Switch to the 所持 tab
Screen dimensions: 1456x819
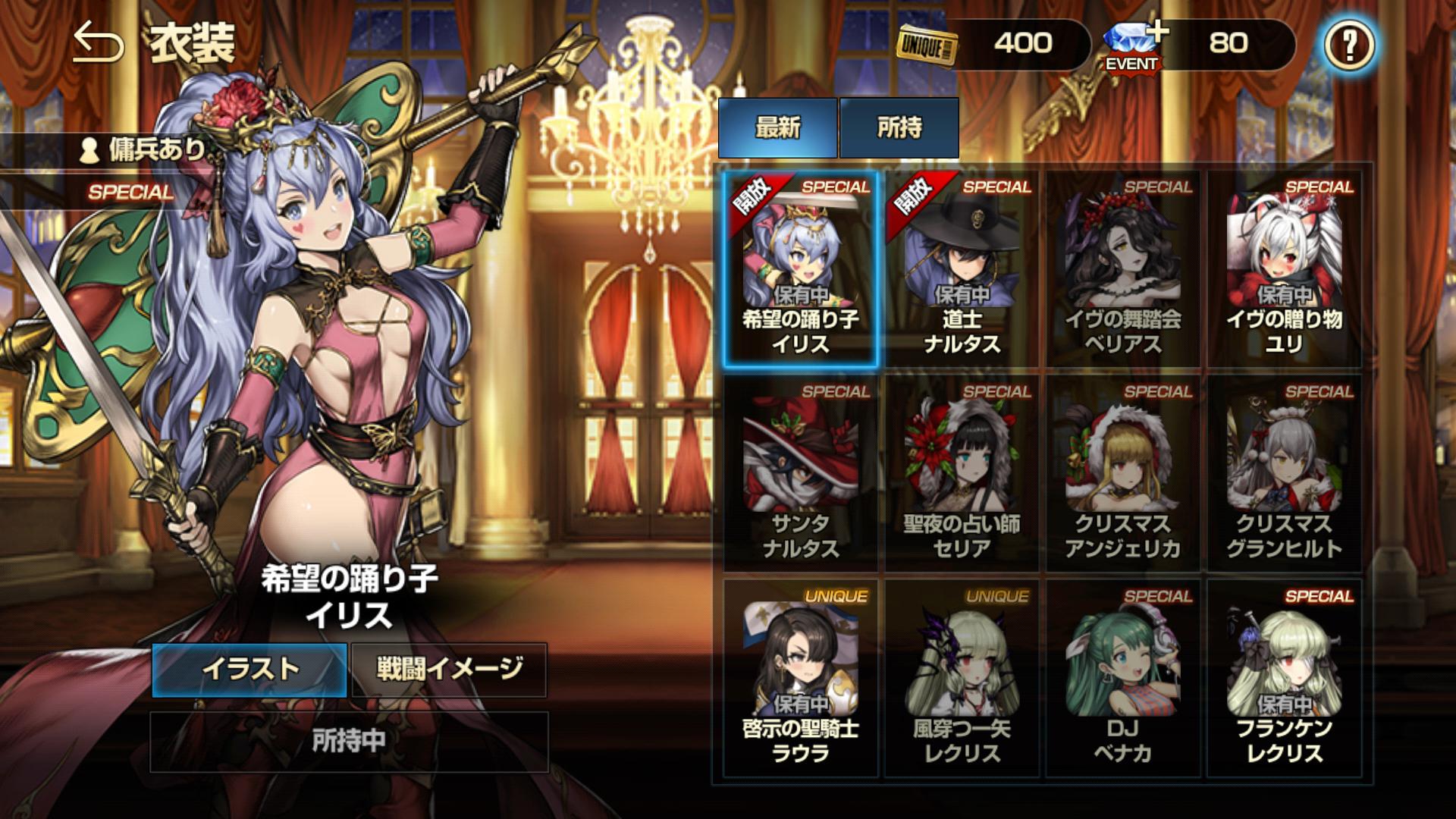899,127
